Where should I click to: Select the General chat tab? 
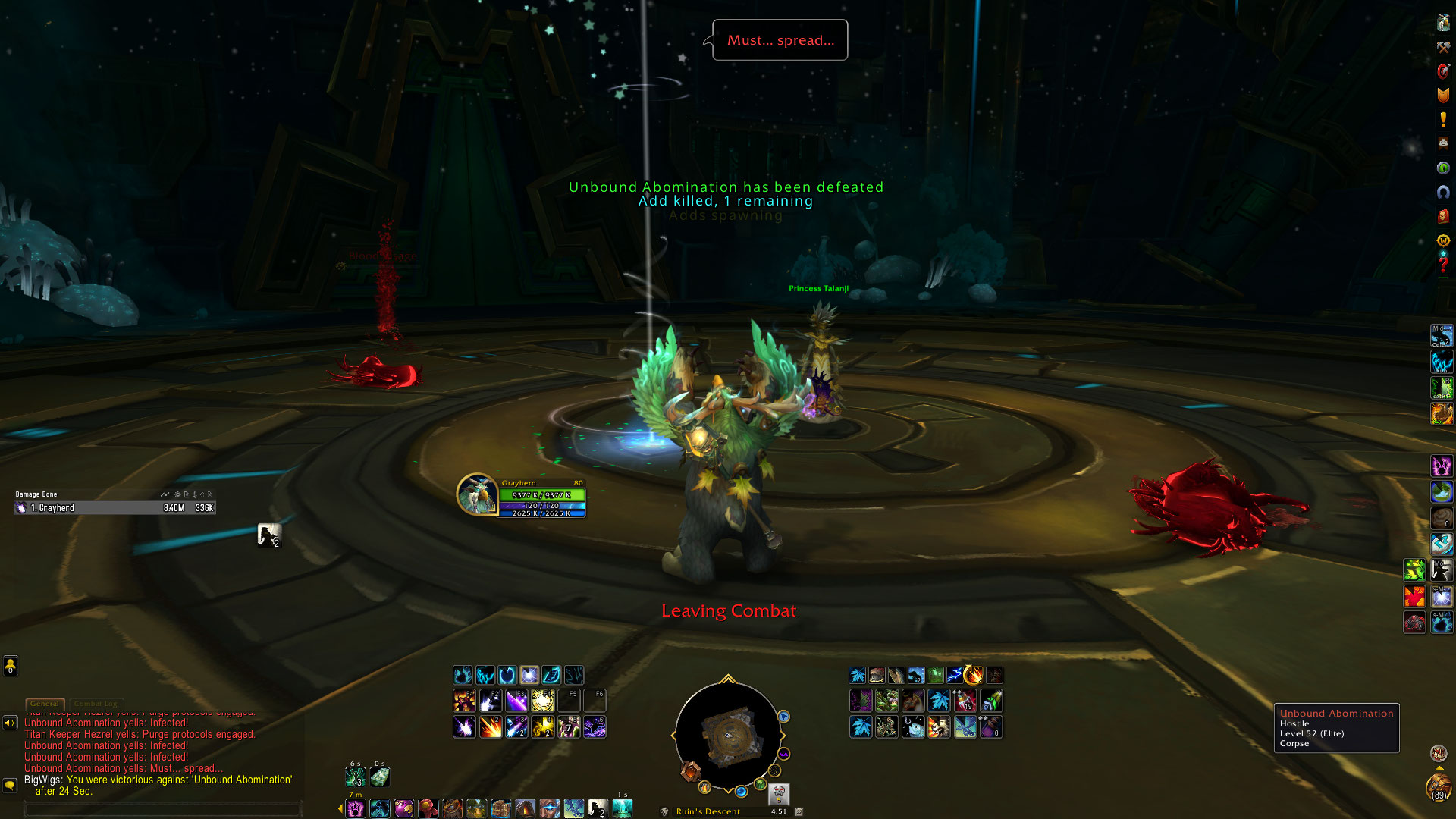tap(45, 704)
